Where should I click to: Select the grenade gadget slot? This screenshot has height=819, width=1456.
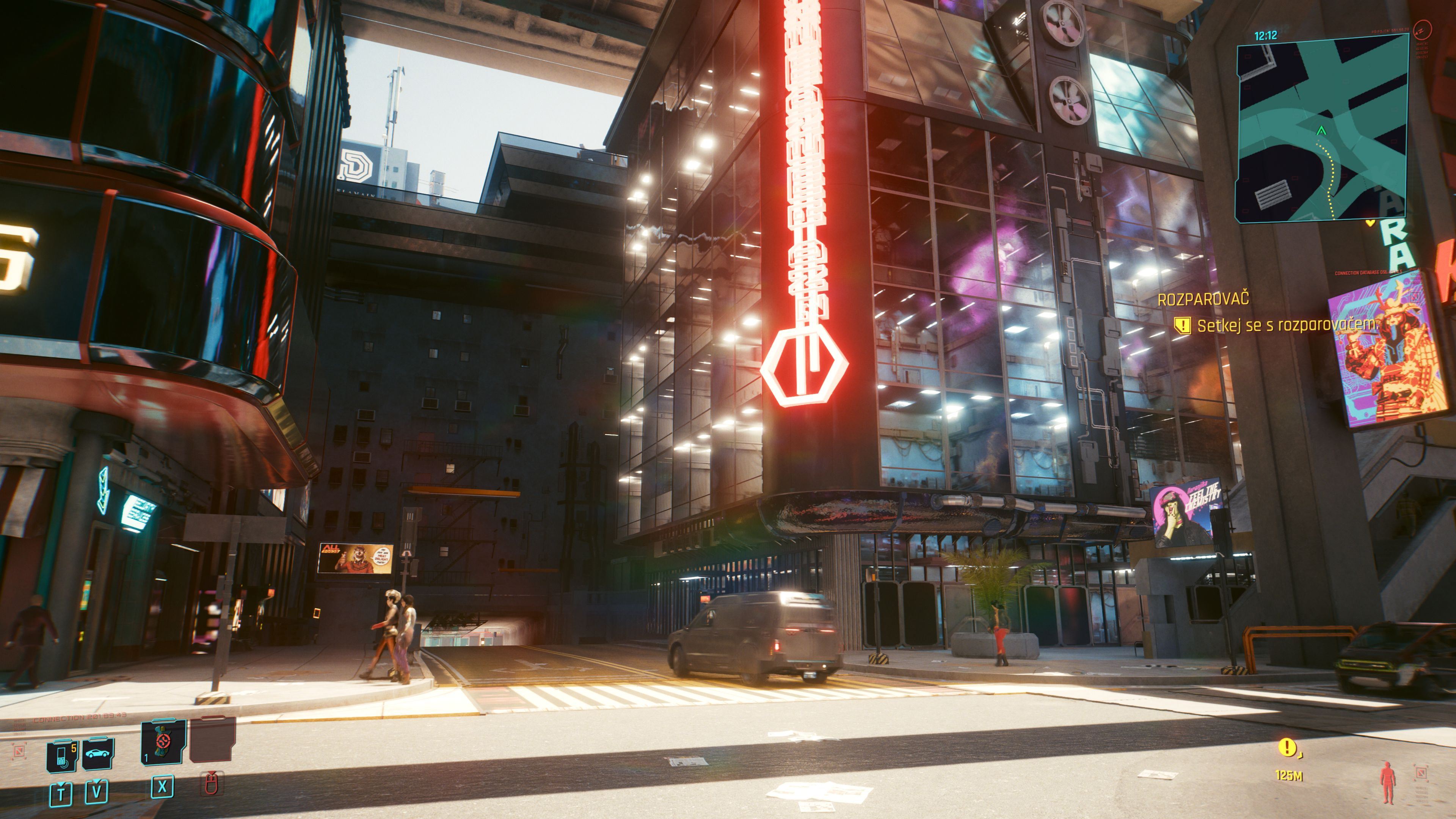(163, 743)
